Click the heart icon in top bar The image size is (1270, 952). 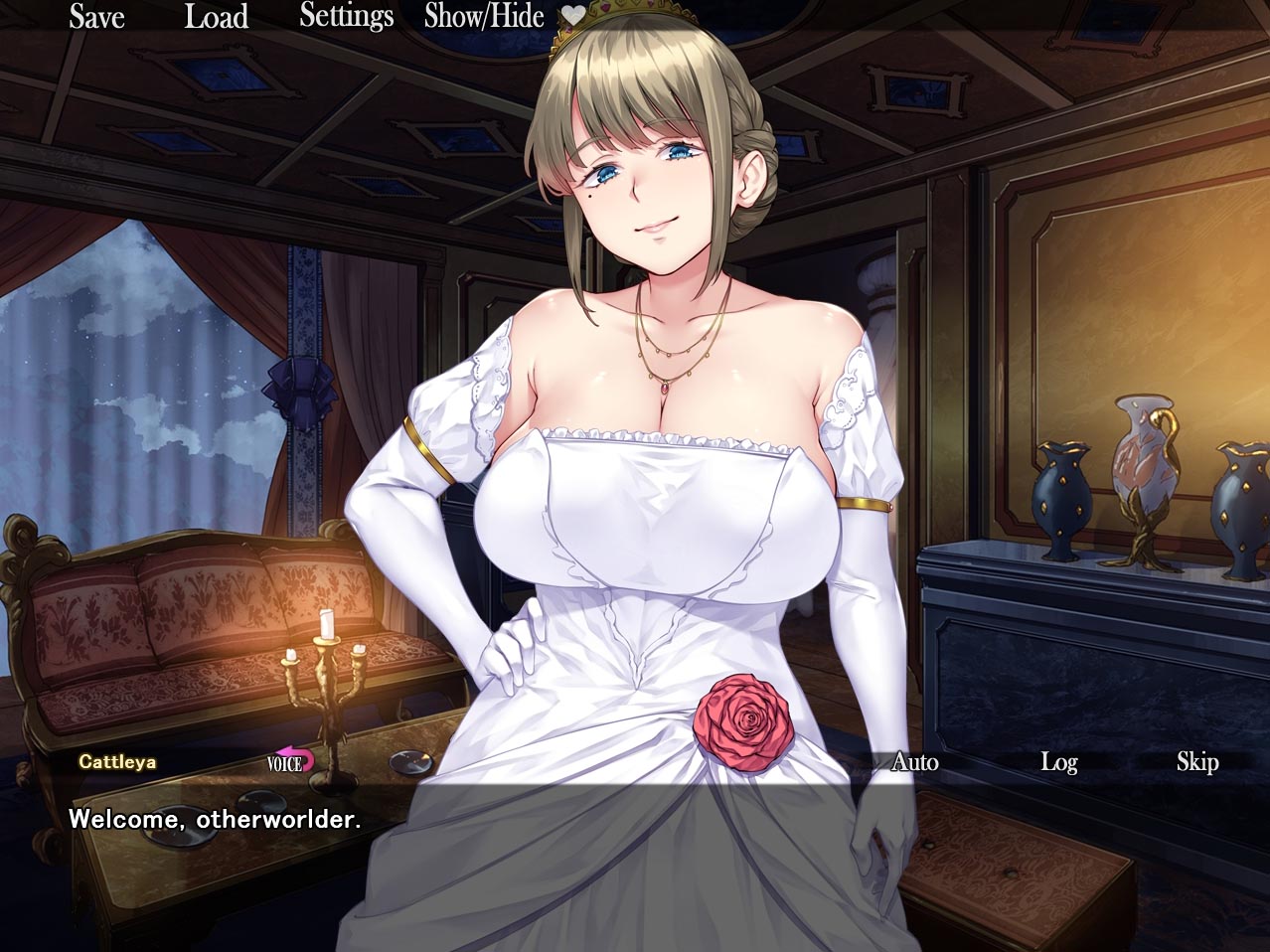pos(573,16)
